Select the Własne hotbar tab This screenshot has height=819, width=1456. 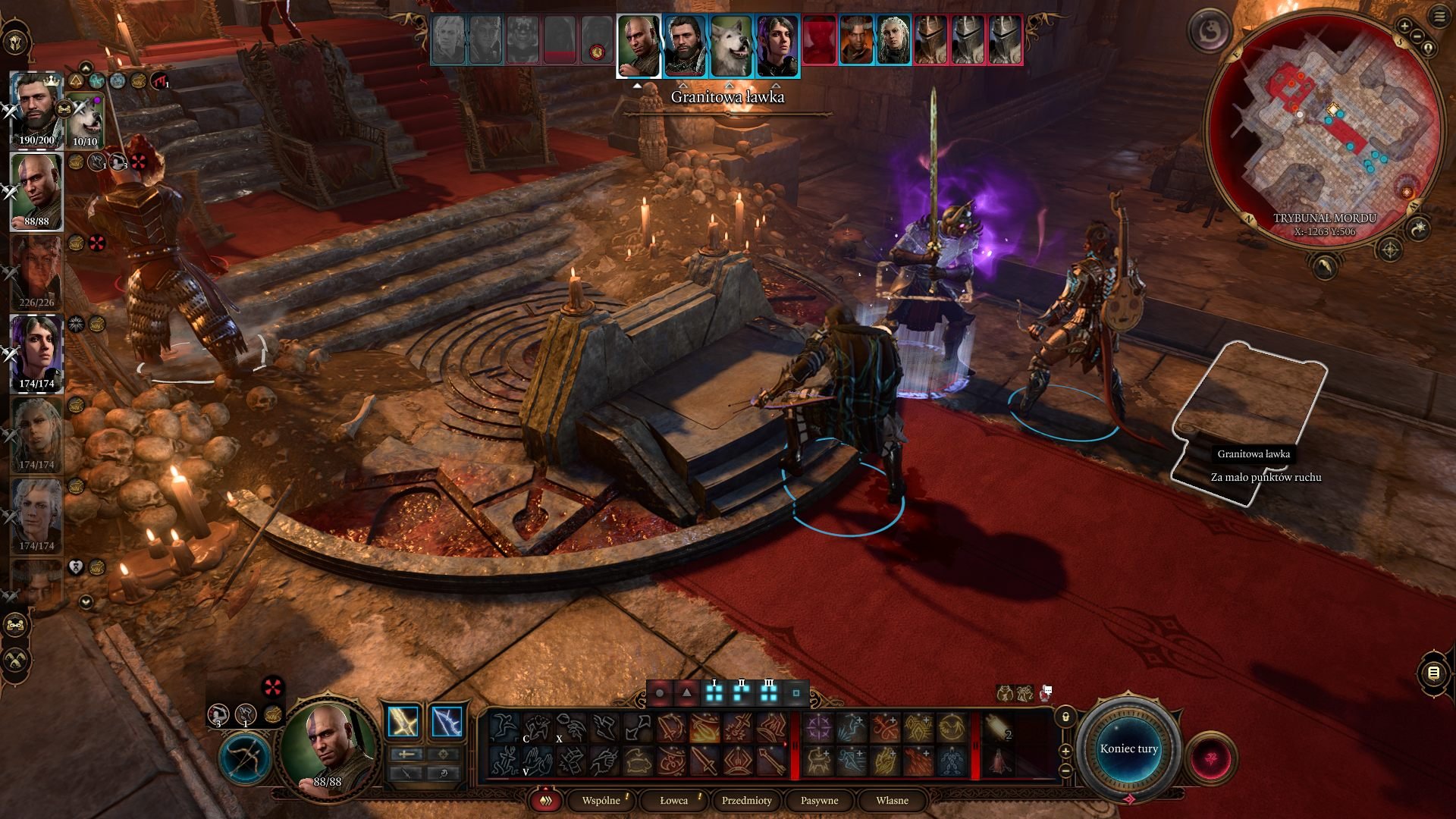click(x=892, y=800)
